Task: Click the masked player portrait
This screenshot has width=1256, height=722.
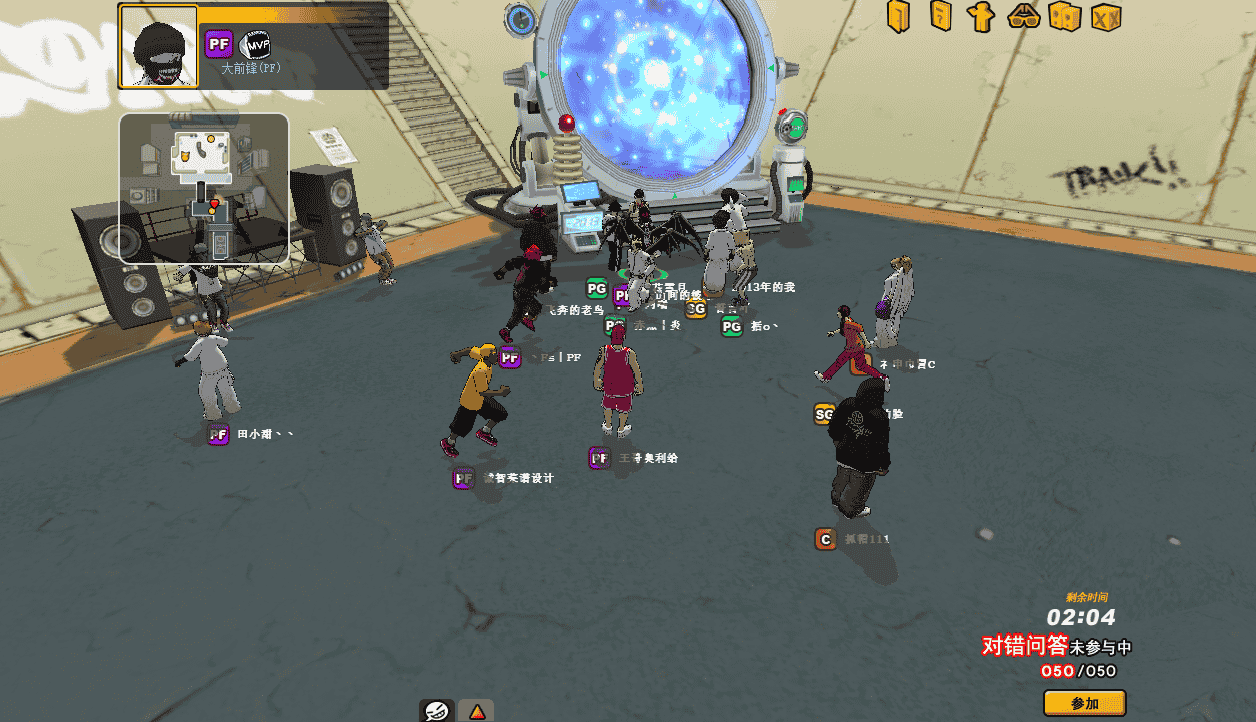Action: [159, 46]
